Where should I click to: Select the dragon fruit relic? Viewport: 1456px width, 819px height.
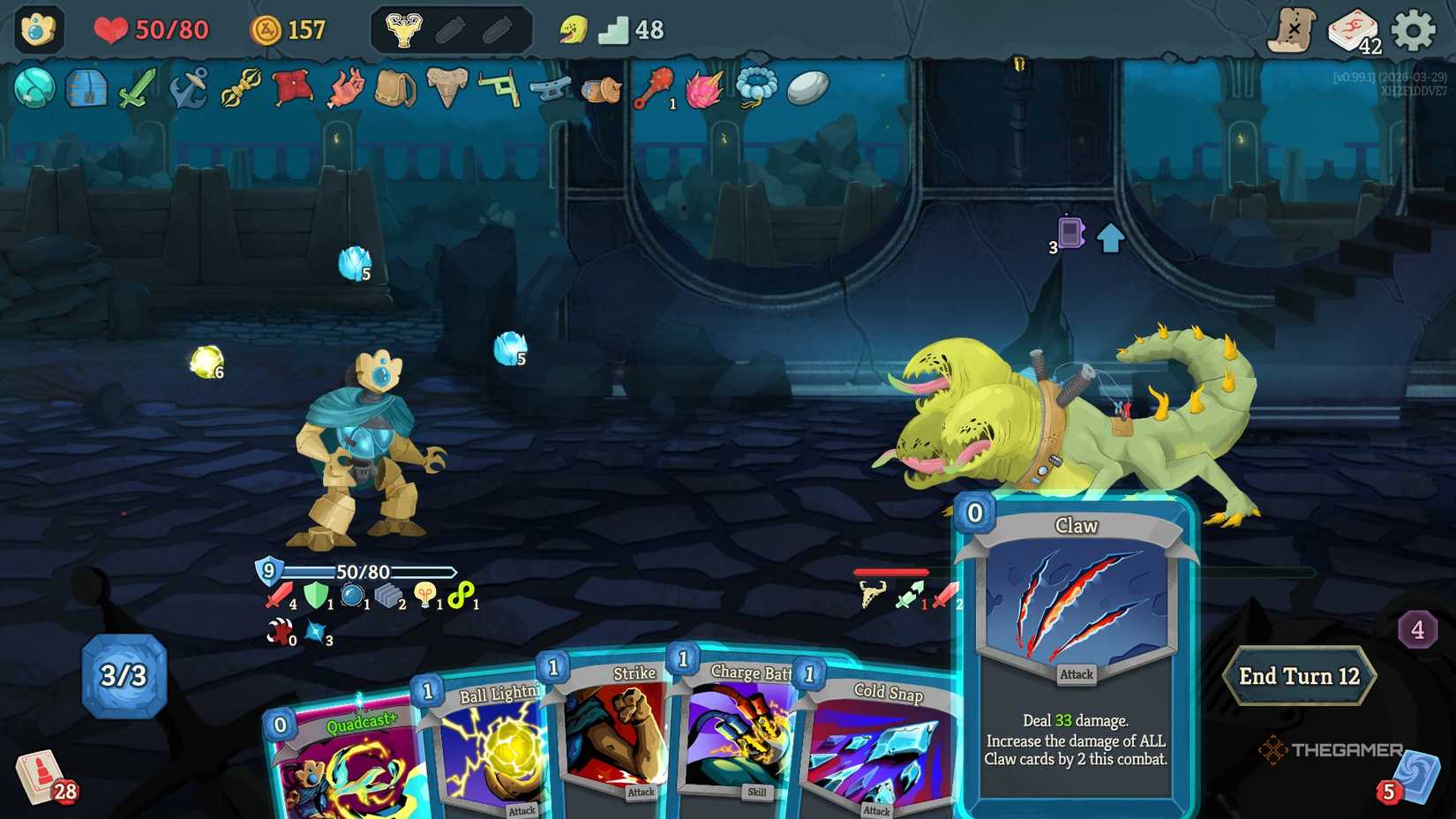704,88
